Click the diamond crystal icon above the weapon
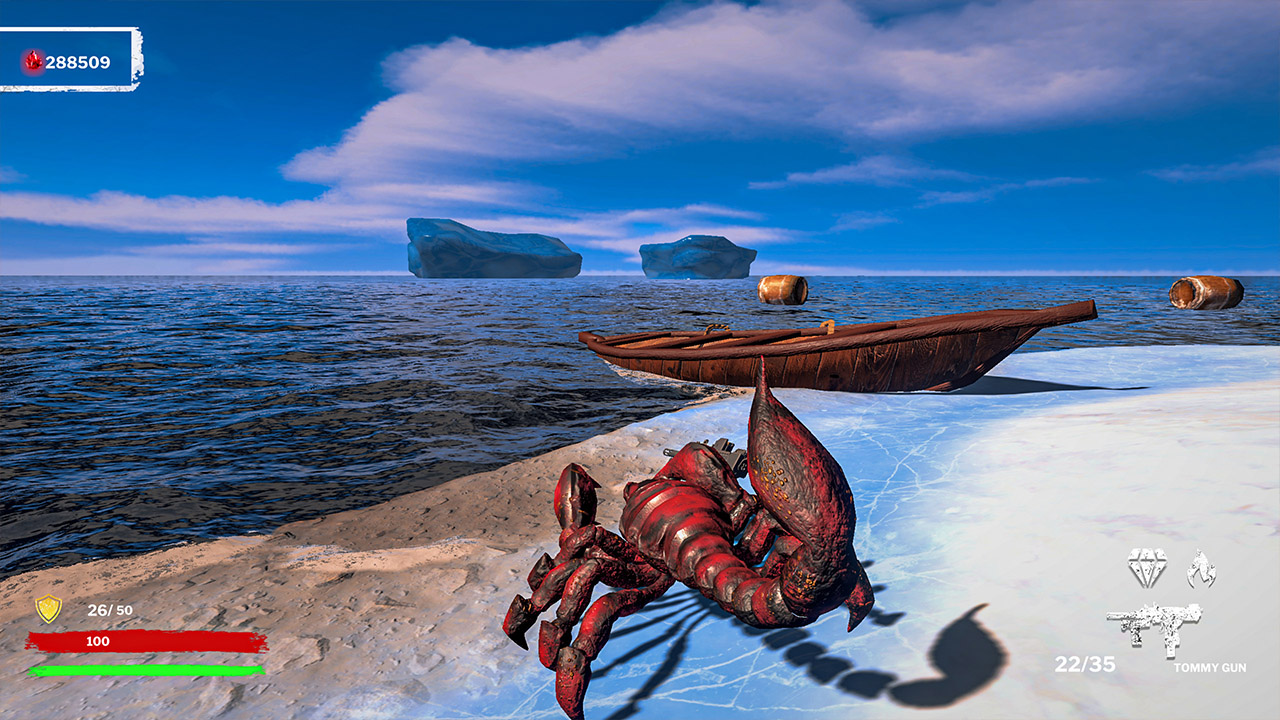 tap(1147, 566)
